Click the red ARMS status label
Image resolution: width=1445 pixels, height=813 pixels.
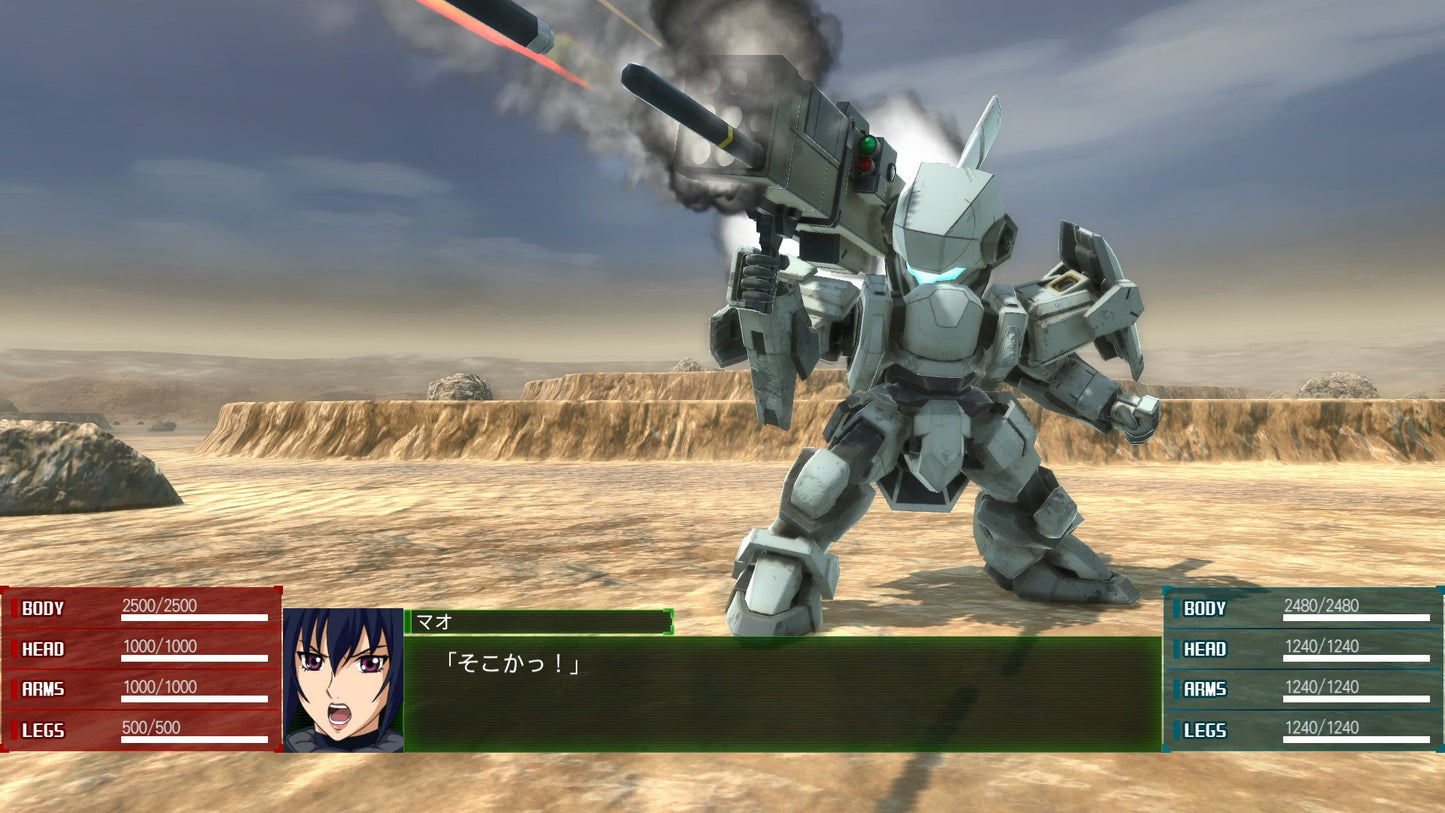(42, 690)
